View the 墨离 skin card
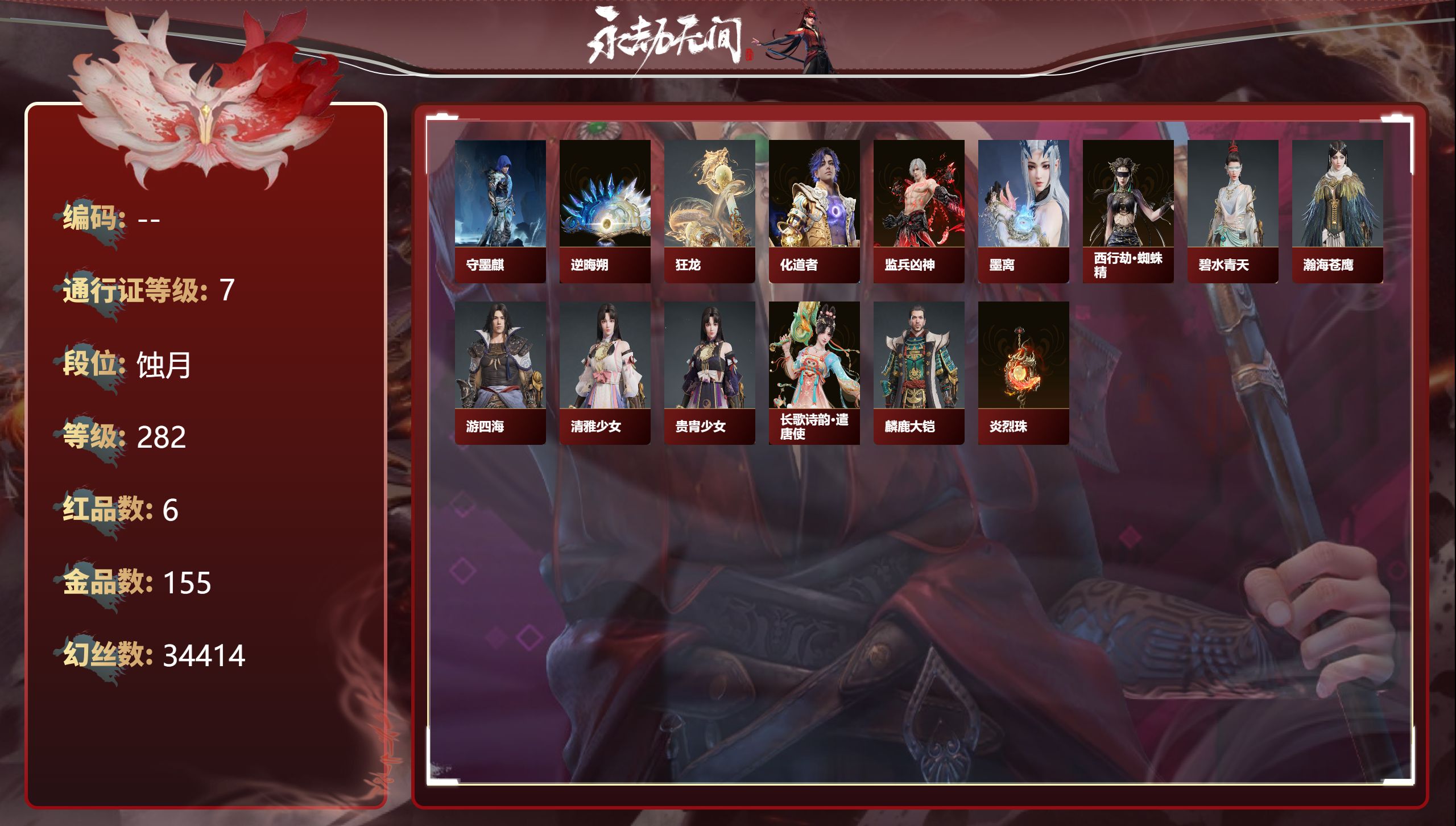 coord(1023,211)
